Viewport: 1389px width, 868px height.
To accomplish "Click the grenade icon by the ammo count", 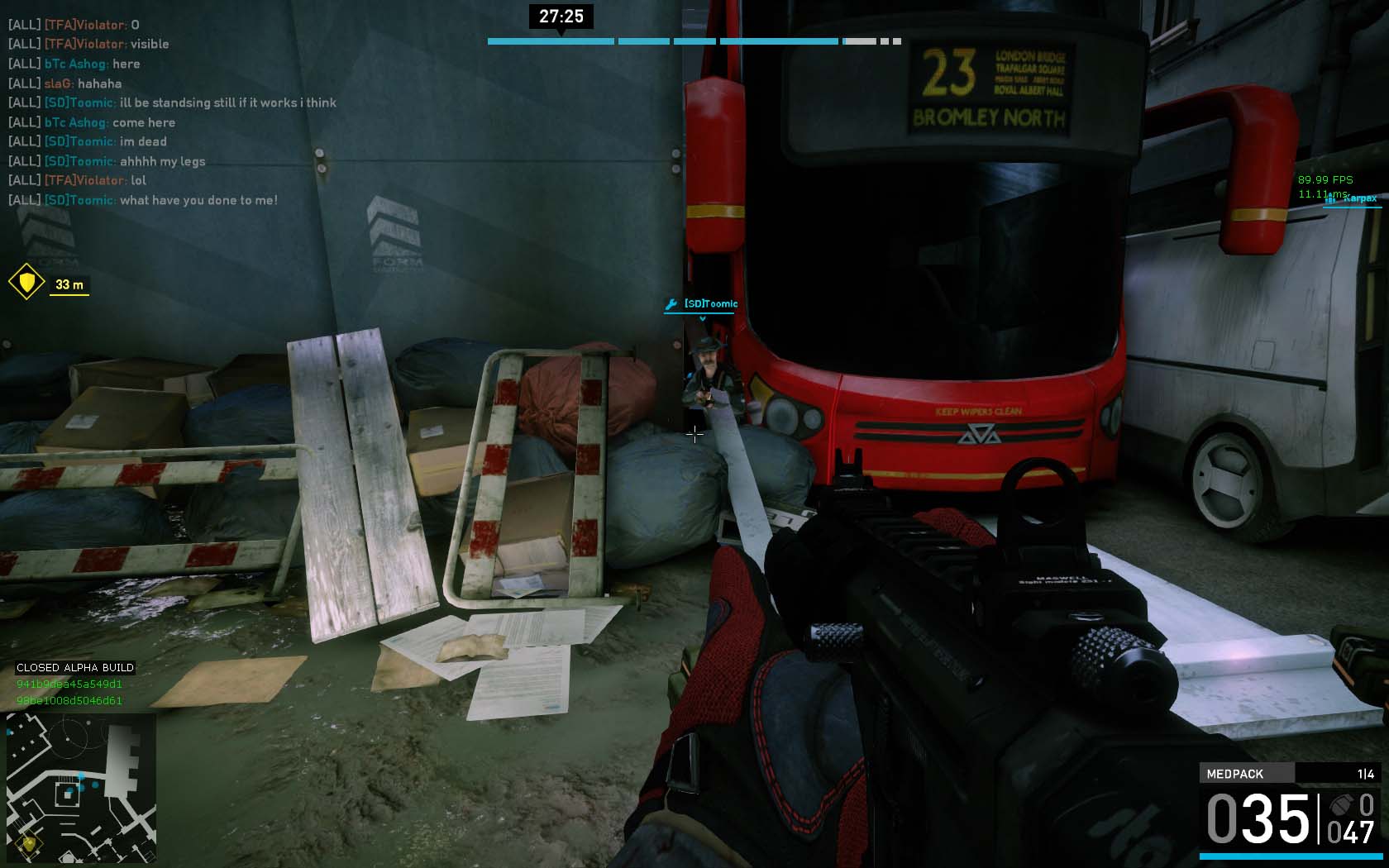I will click(1341, 806).
